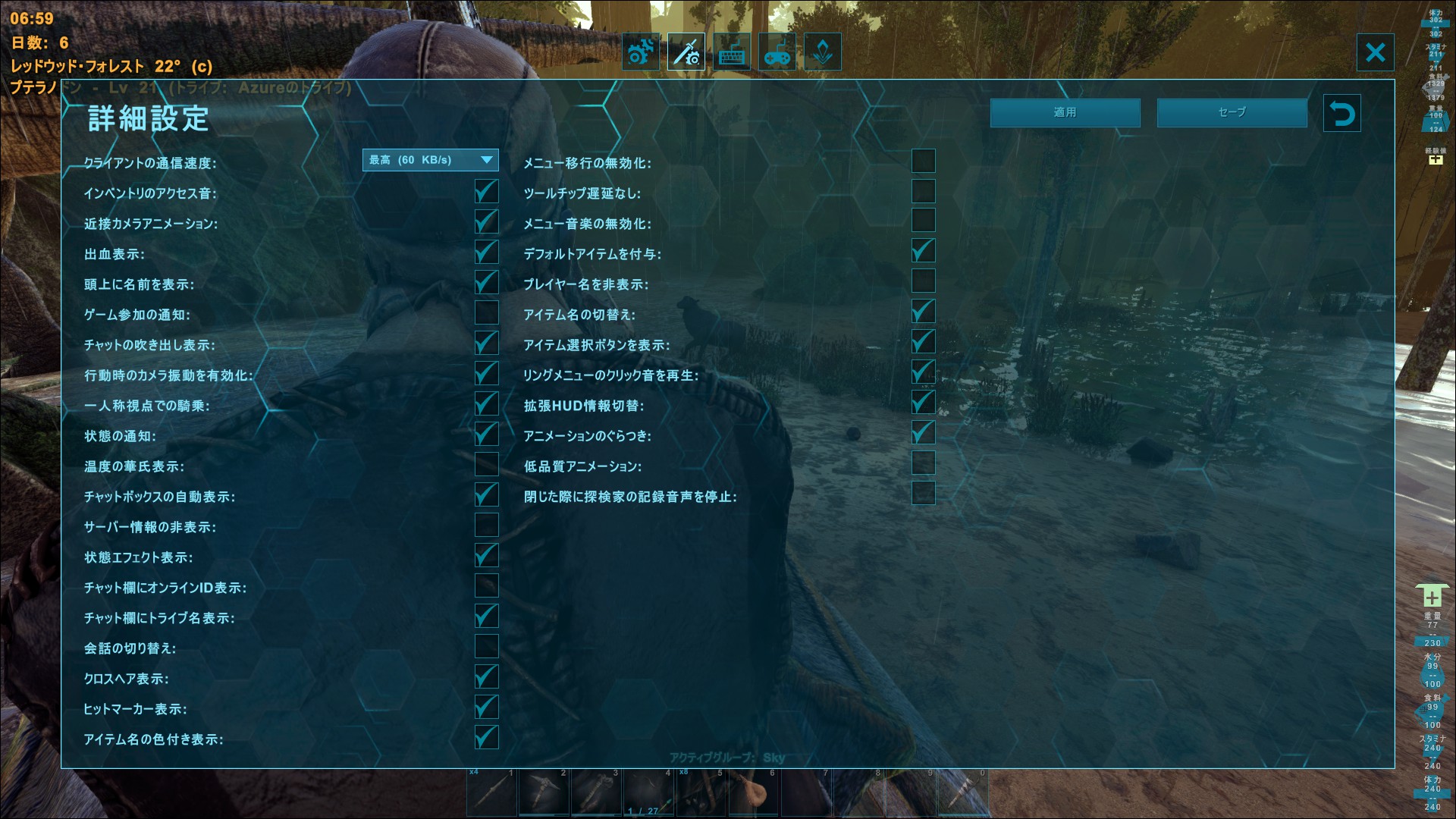Enable the メニュー音楽の無効化 checkbox
Viewport: 1456px width, 819px height.
click(923, 221)
